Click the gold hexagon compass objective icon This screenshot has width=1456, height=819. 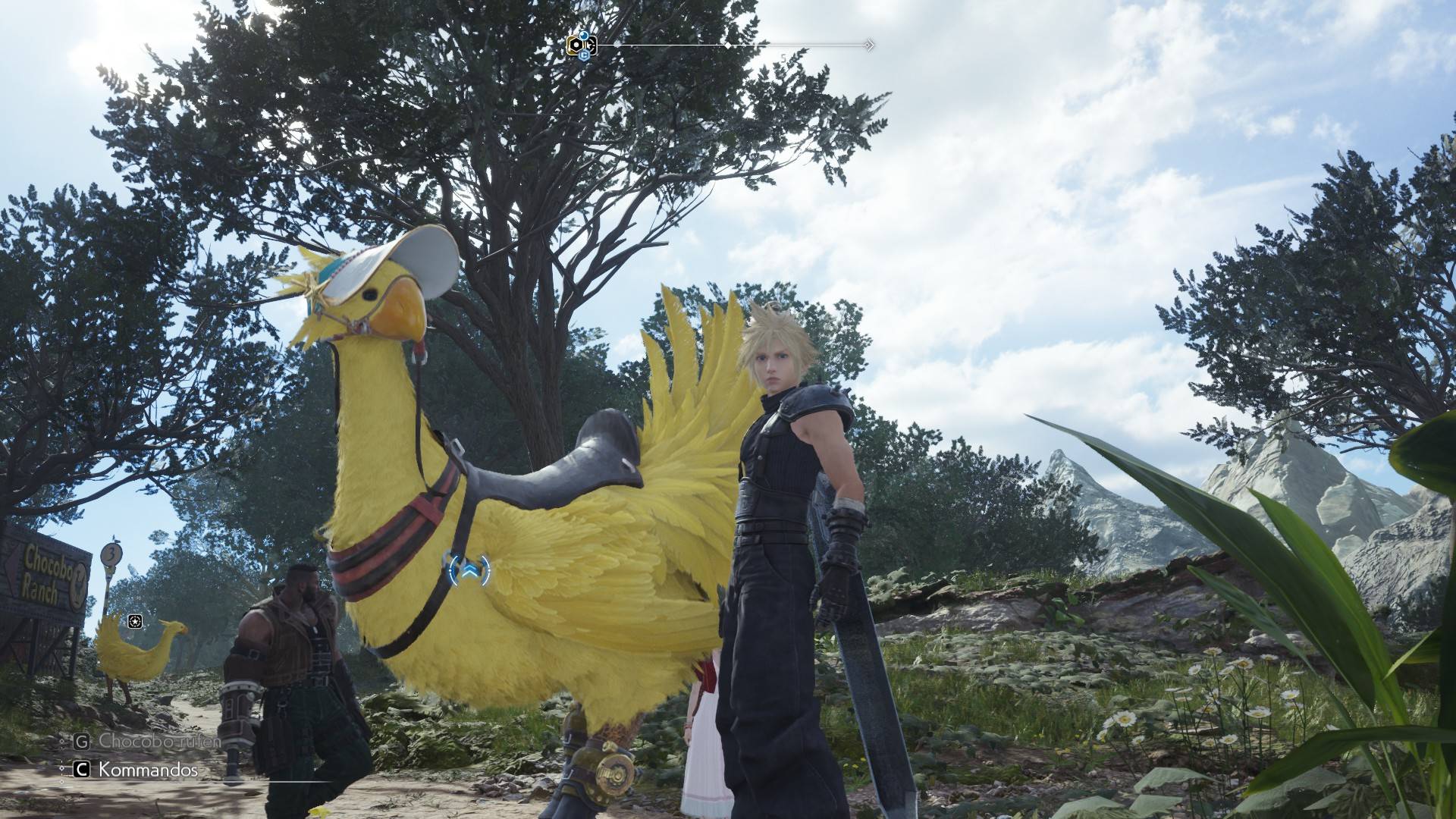coord(576,45)
